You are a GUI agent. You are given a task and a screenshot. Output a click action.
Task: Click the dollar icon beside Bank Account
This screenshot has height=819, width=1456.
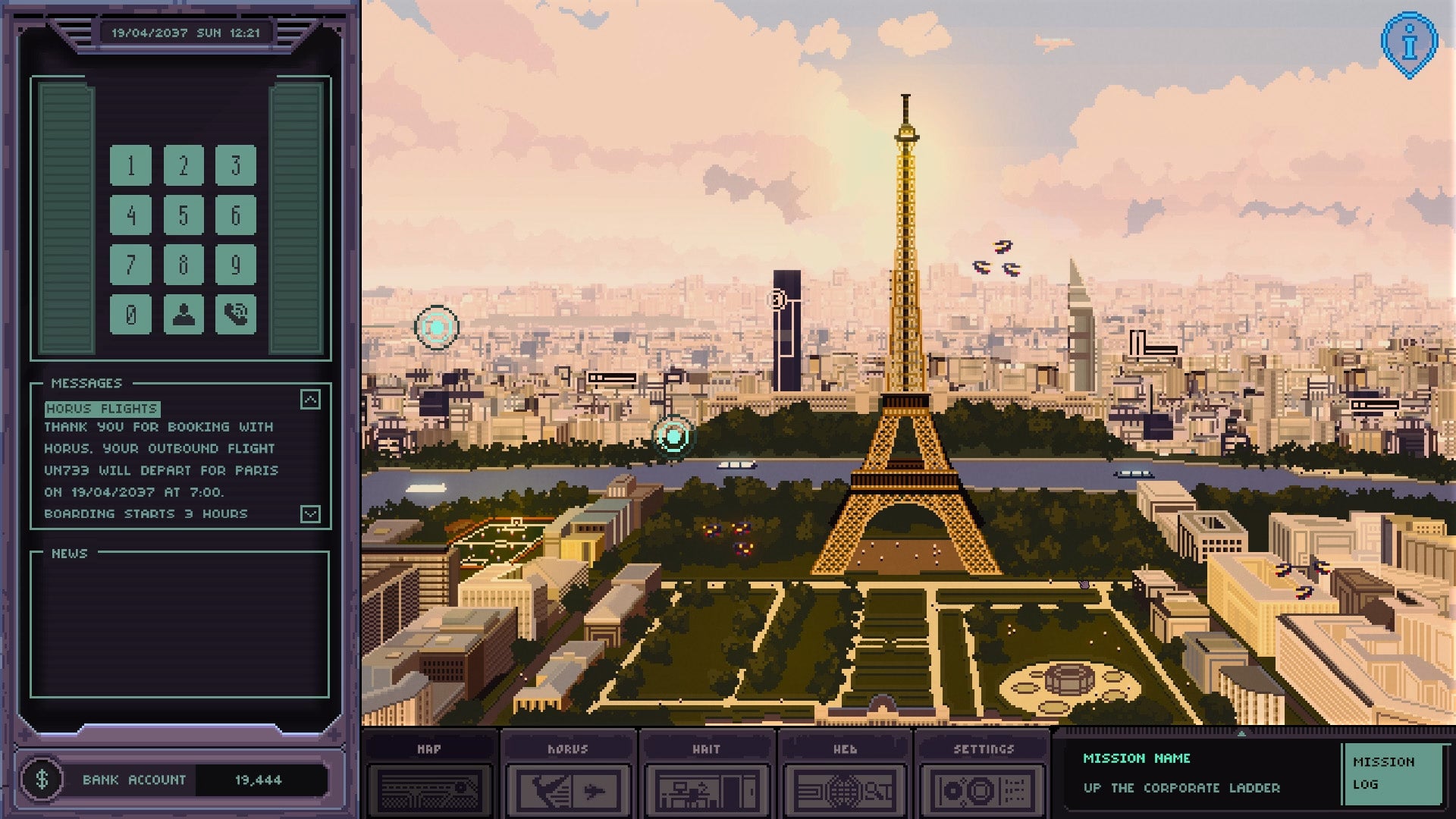[42, 778]
